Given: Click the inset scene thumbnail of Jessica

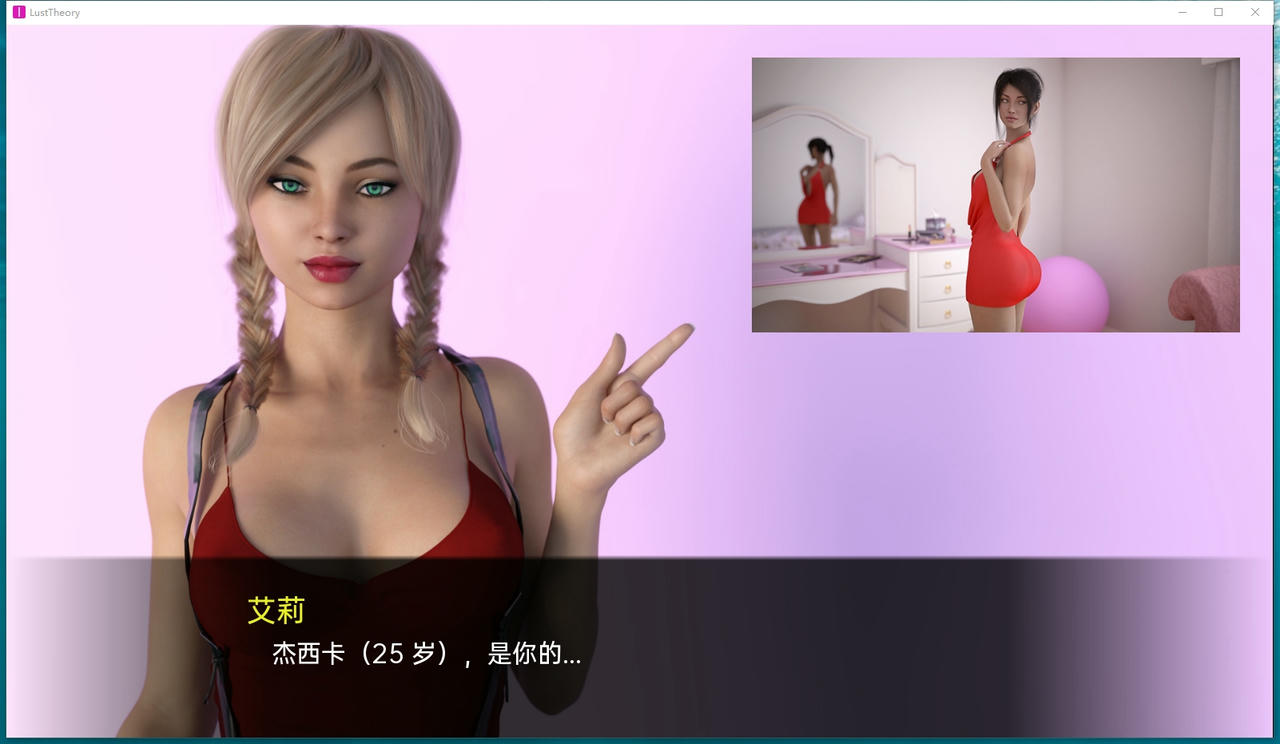Looking at the screenshot, I should [x=995, y=195].
